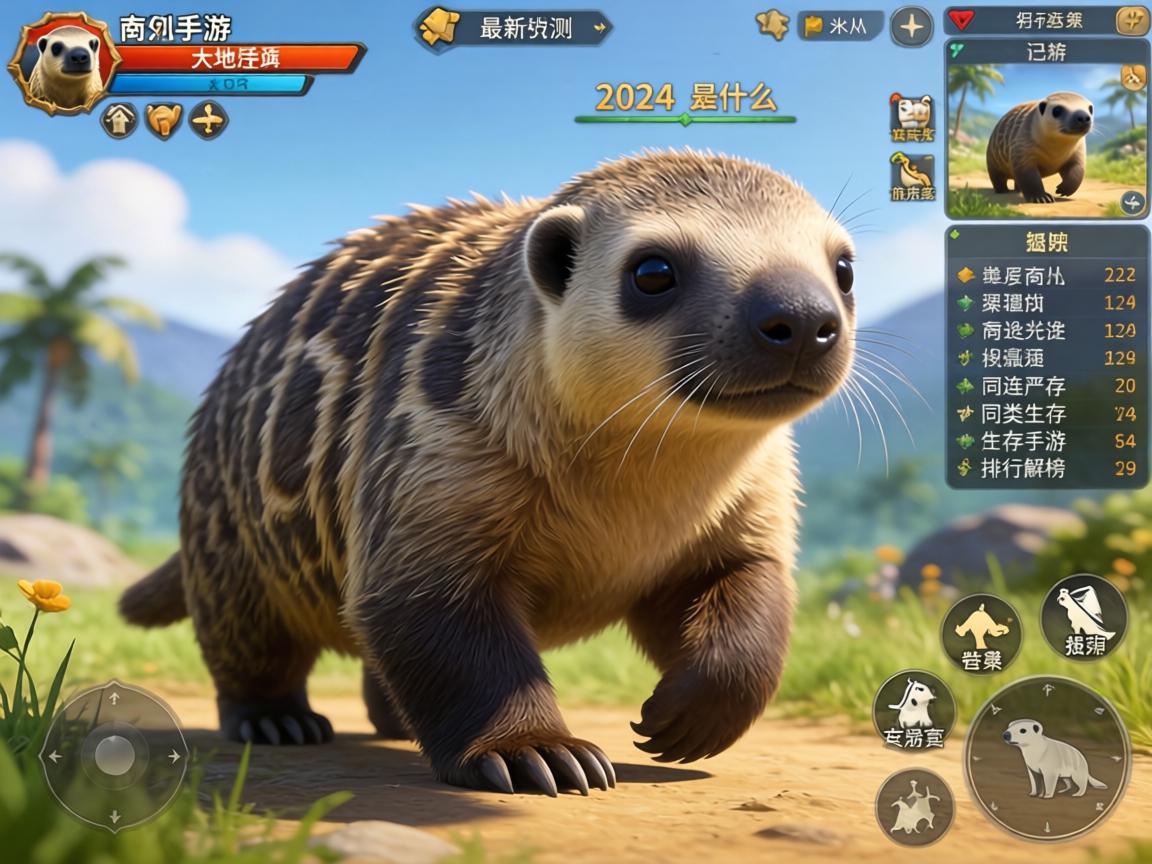
Task: Open the honey badger player portrait
Action: (x=64, y=62)
